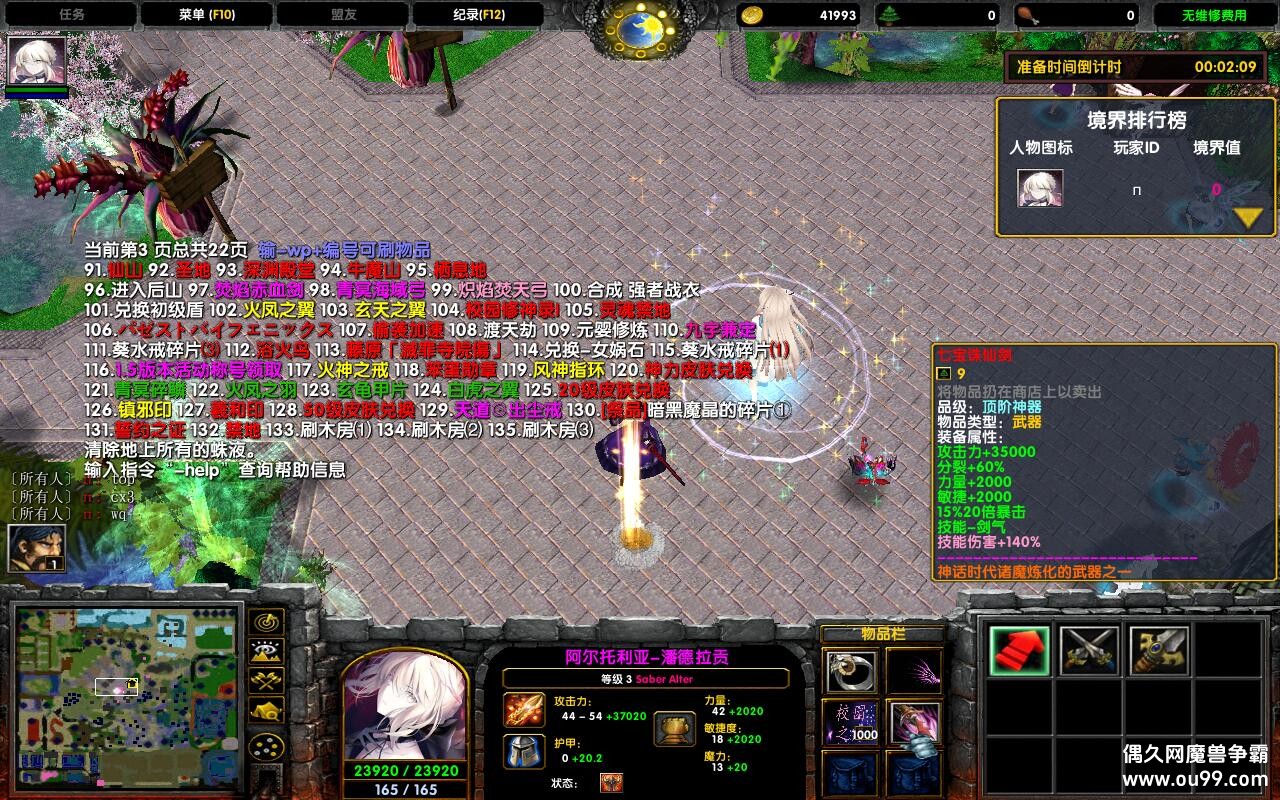Toggle the creep camp display button

[266, 711]
